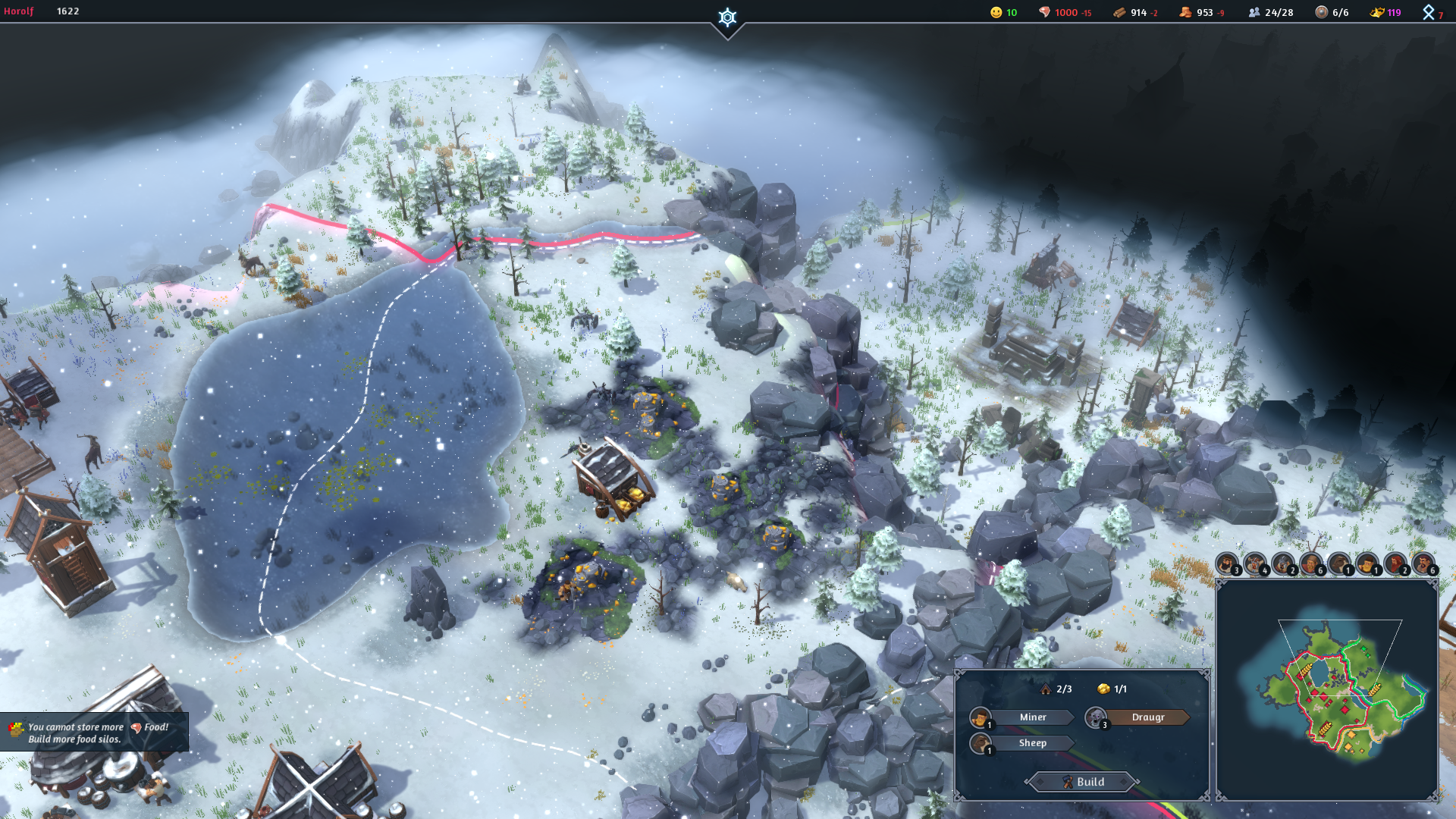Click the island minimap
Viewport: 1456px width, 819px height.
(x=1327, y=690)
